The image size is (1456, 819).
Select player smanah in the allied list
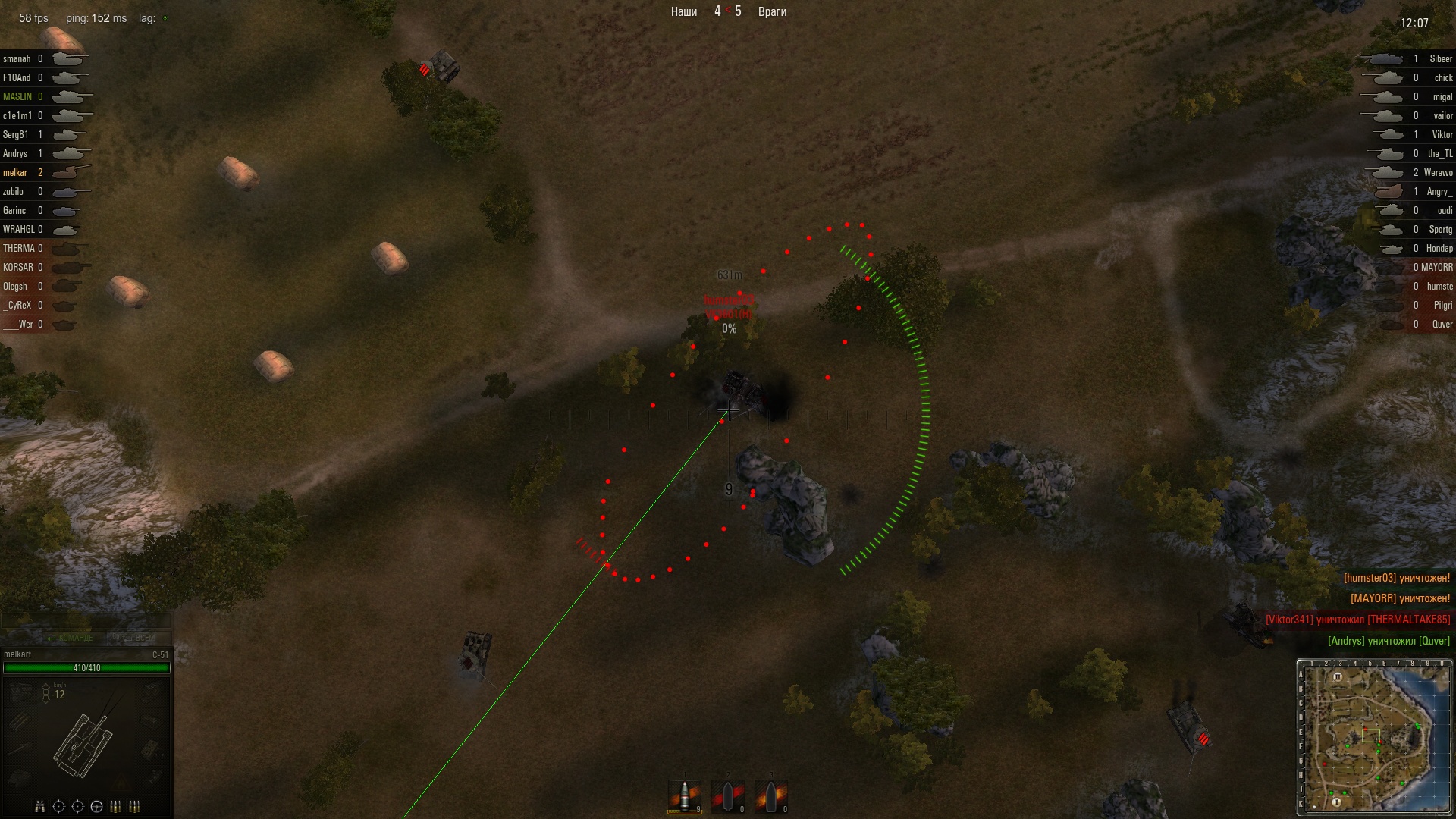tap(17, 59)
